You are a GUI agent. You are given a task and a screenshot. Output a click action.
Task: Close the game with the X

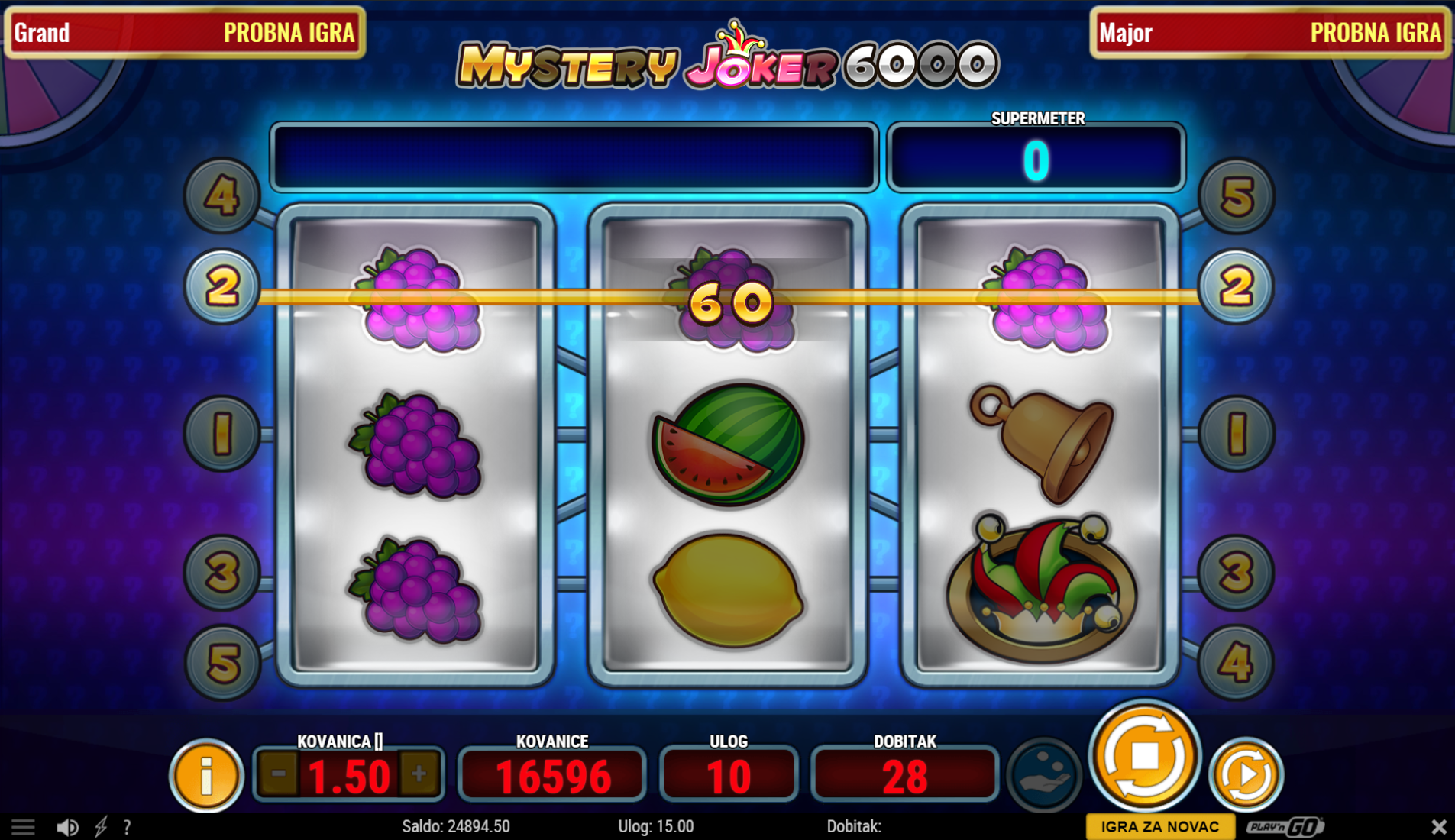click(1438, 826)
